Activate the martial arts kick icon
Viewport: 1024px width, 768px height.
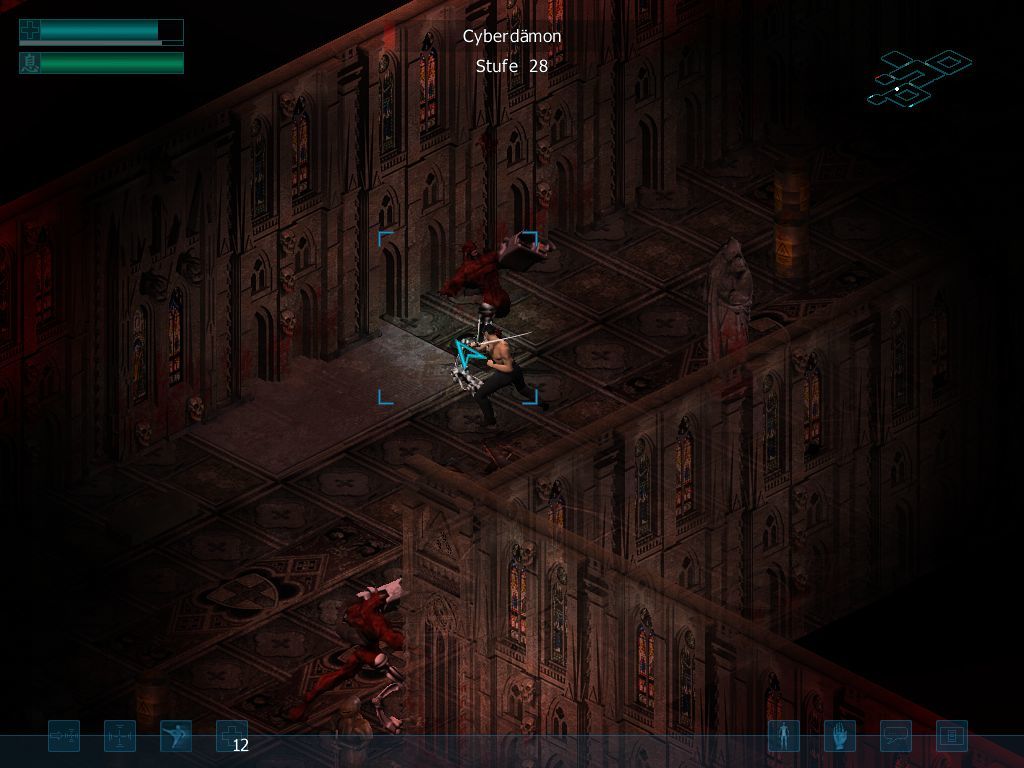click(176, 737)
